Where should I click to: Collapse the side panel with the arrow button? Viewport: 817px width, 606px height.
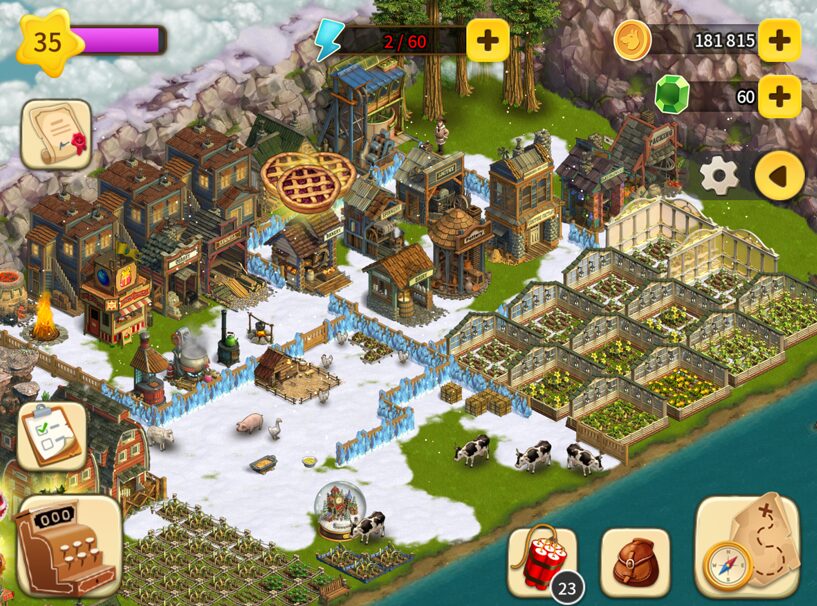click(x=779, y=177)
